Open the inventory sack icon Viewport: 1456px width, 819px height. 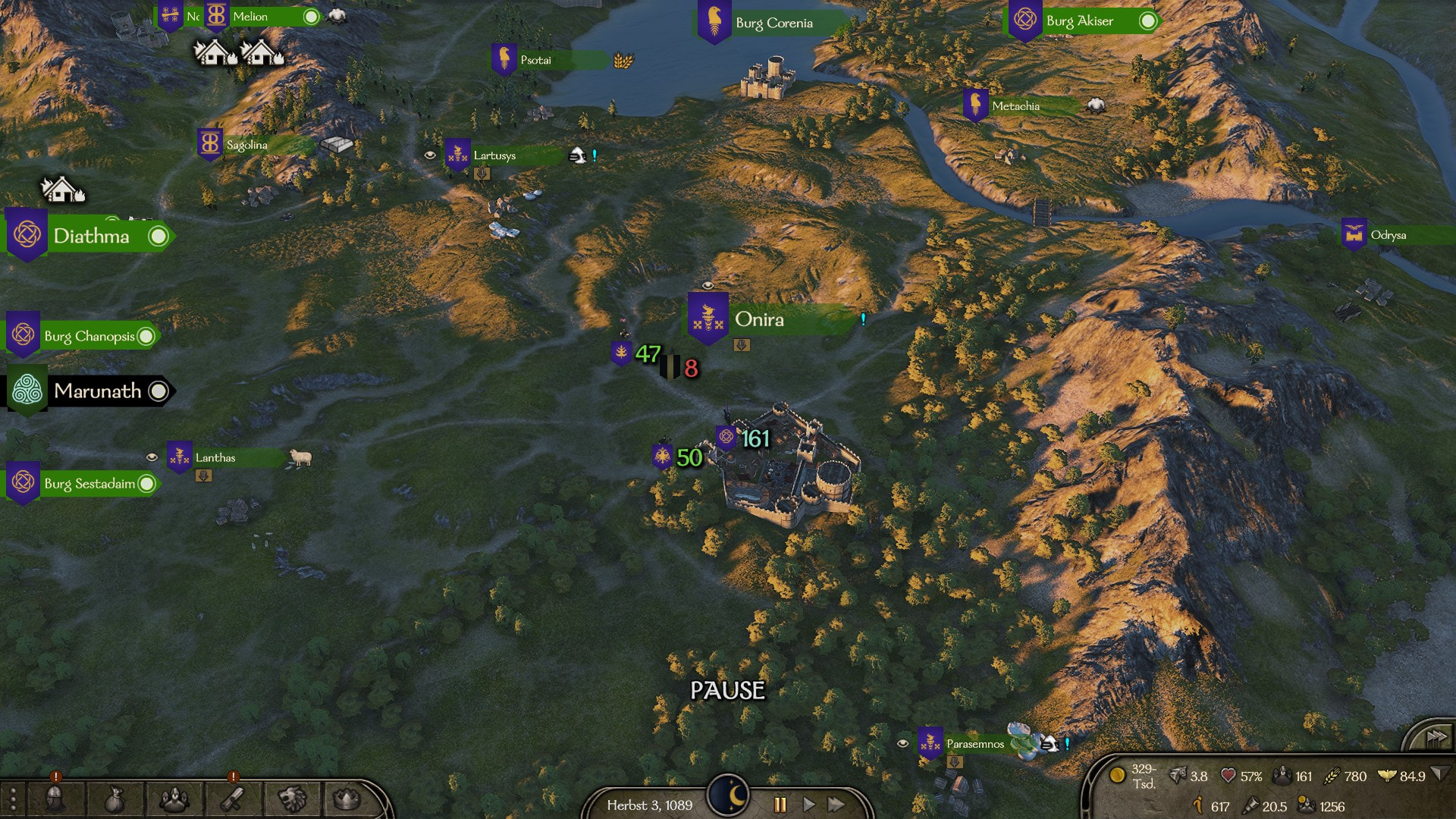(x=114, y=799)
